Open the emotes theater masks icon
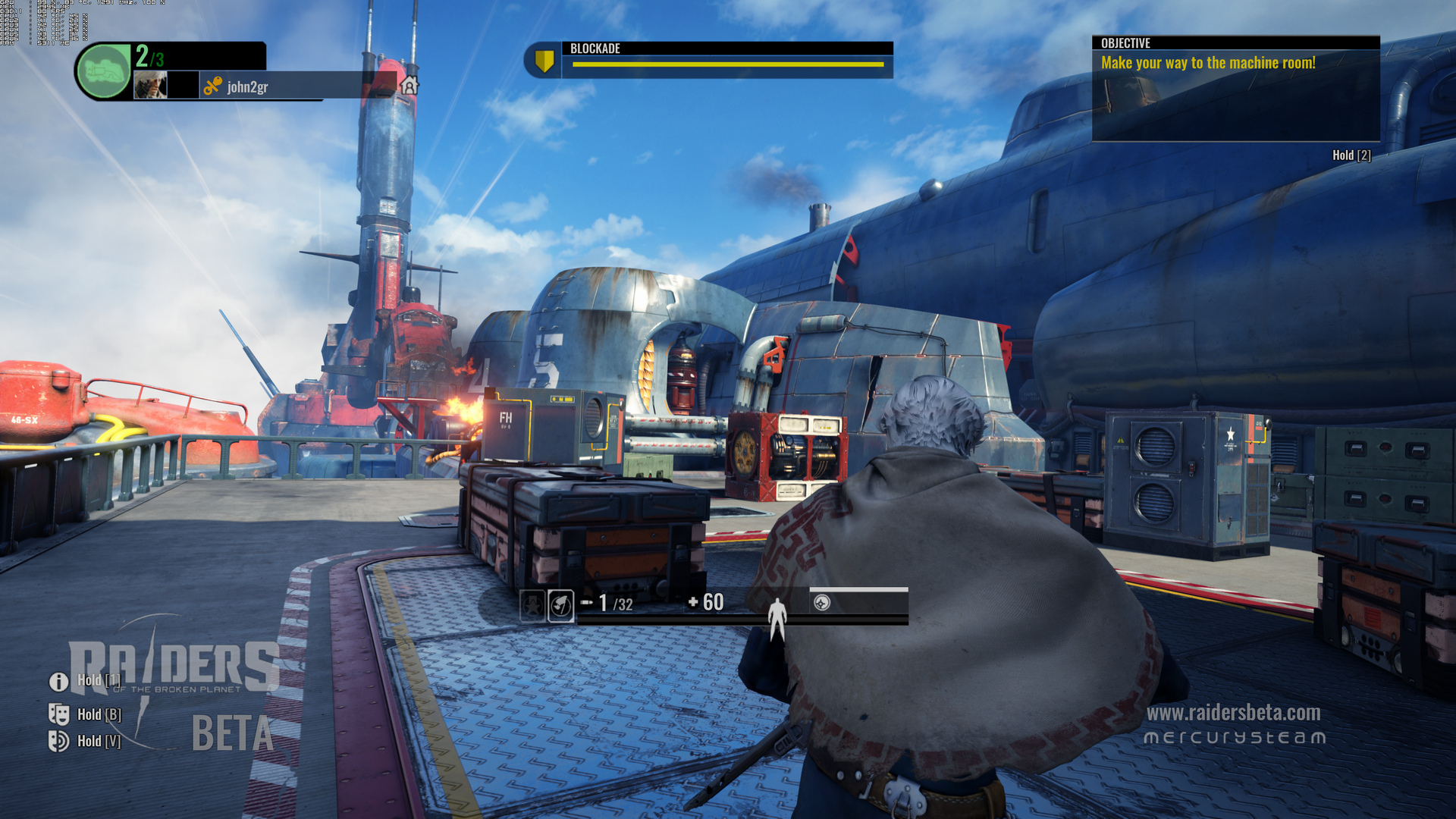 pyautogui.click(x=59, y=714)
